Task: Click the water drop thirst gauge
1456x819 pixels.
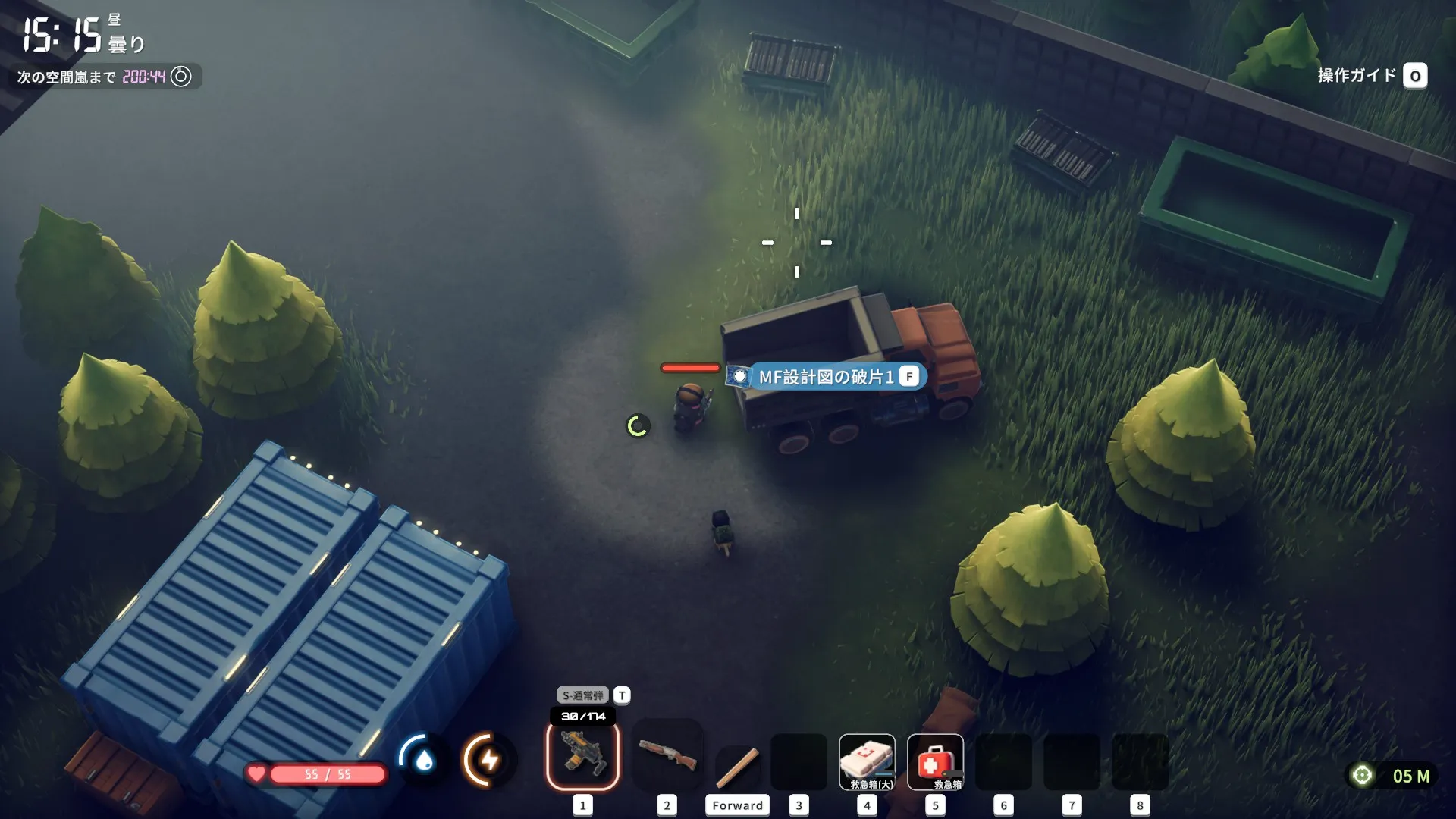Action: tap(423, 758)
